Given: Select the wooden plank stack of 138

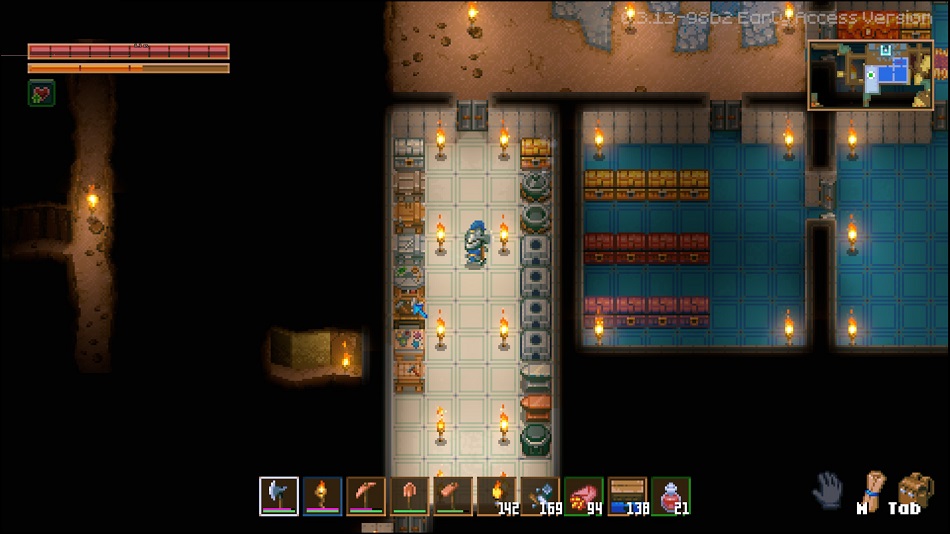Looking at the screenshot, I should tap(628, 496).
